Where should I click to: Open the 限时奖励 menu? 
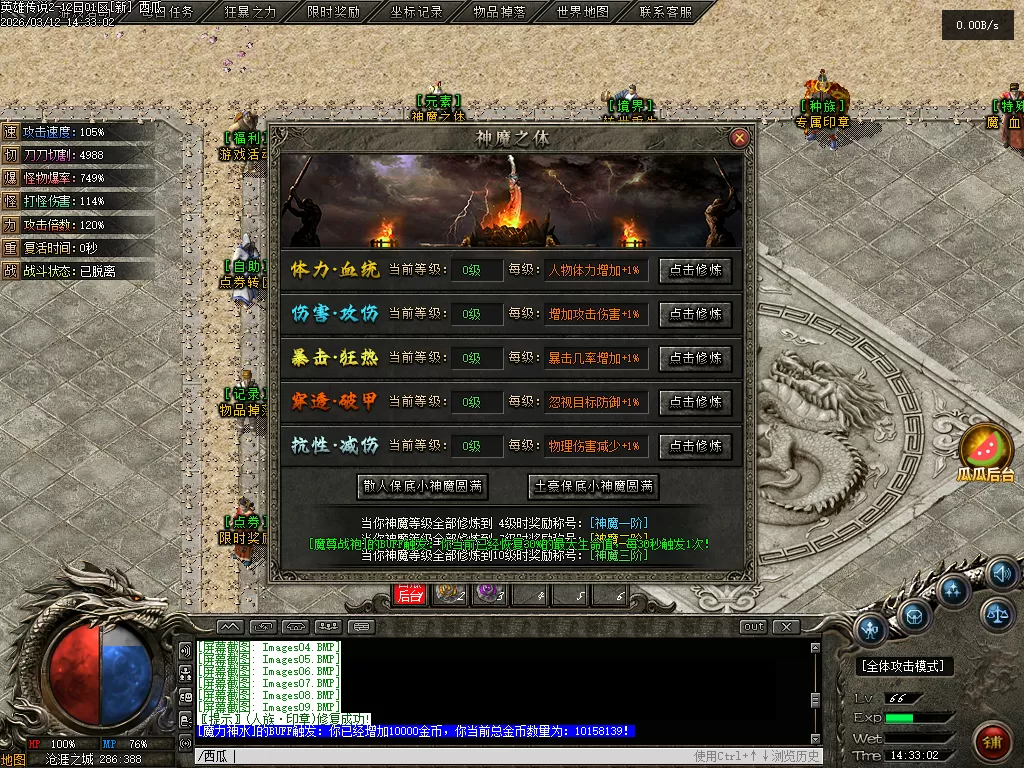(333, 12)
